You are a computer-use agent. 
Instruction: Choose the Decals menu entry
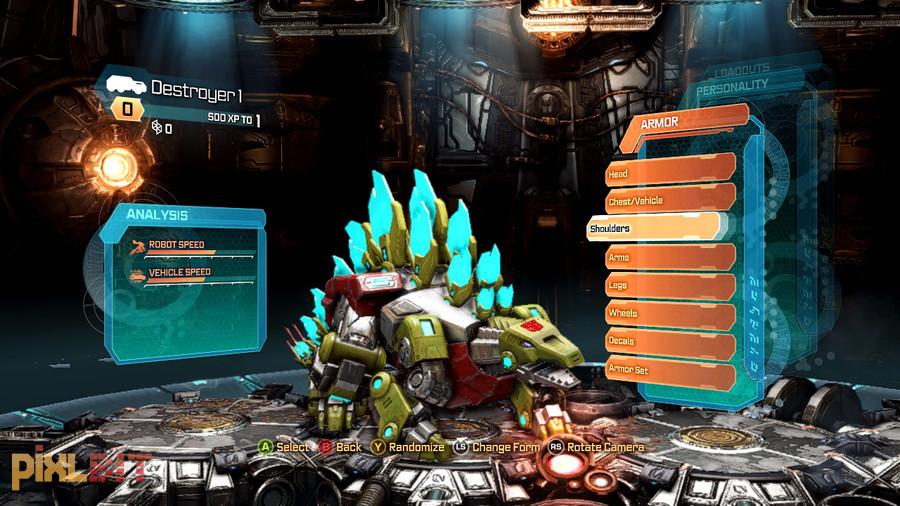[670, 341]
